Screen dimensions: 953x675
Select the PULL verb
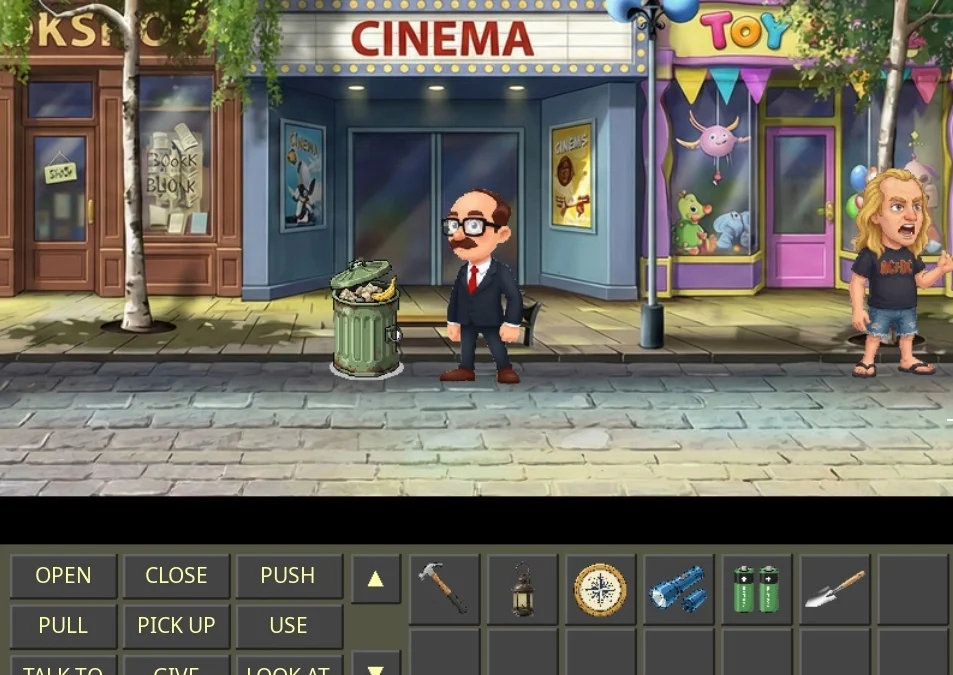pyautogui.click(x=63, y=626)
